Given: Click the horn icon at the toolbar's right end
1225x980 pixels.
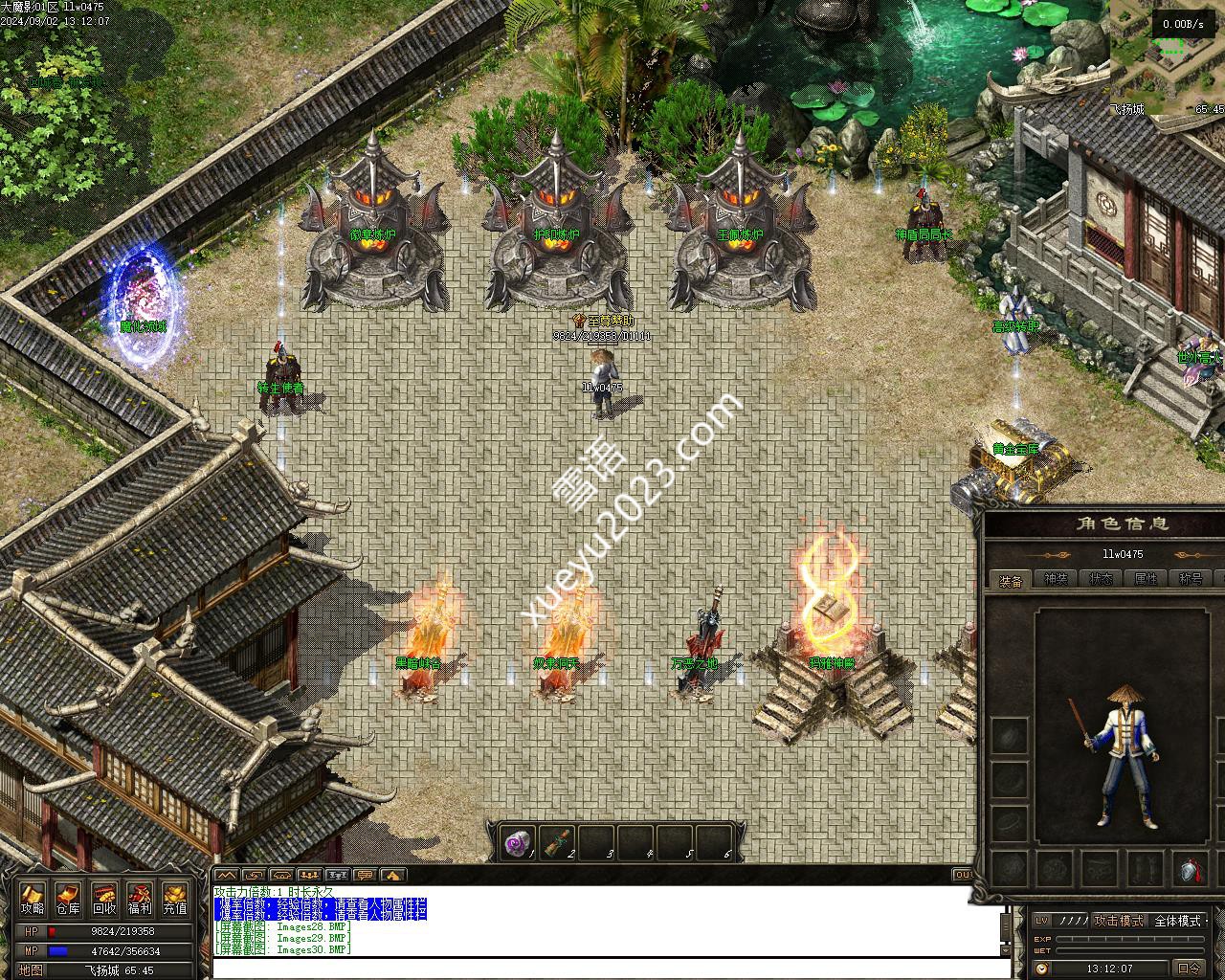Looking at the screenshot, I should (392, 874).
